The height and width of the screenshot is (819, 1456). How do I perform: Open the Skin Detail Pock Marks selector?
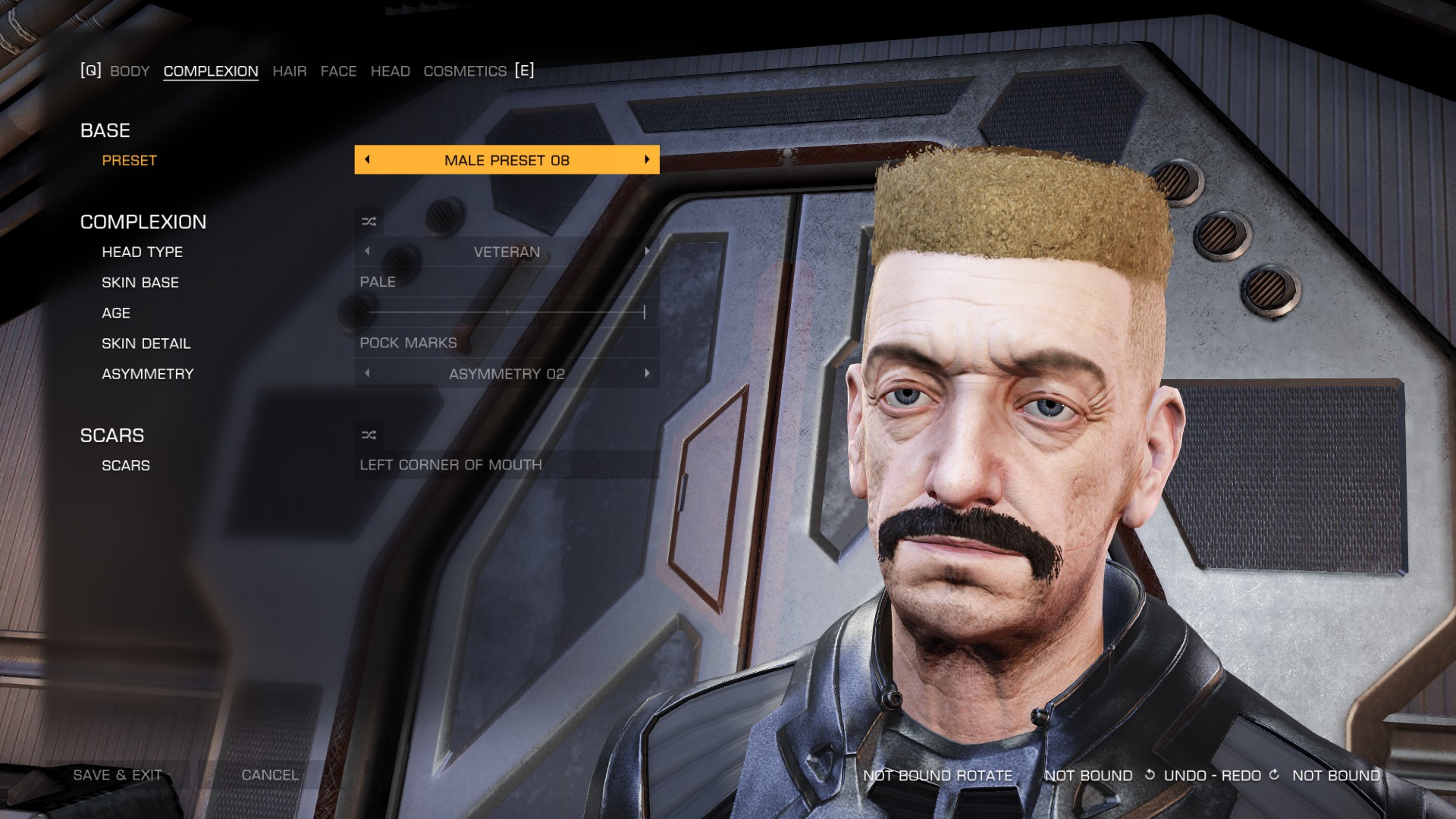[506, 343]
